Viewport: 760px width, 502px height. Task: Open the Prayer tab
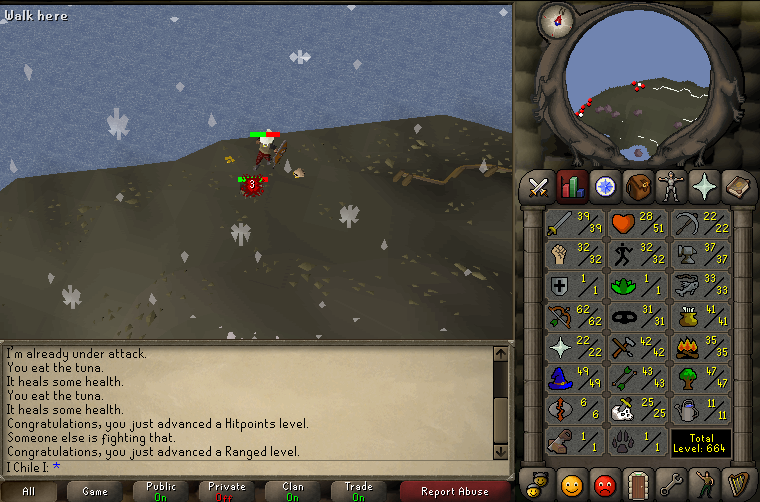click(x=705, y=186)
